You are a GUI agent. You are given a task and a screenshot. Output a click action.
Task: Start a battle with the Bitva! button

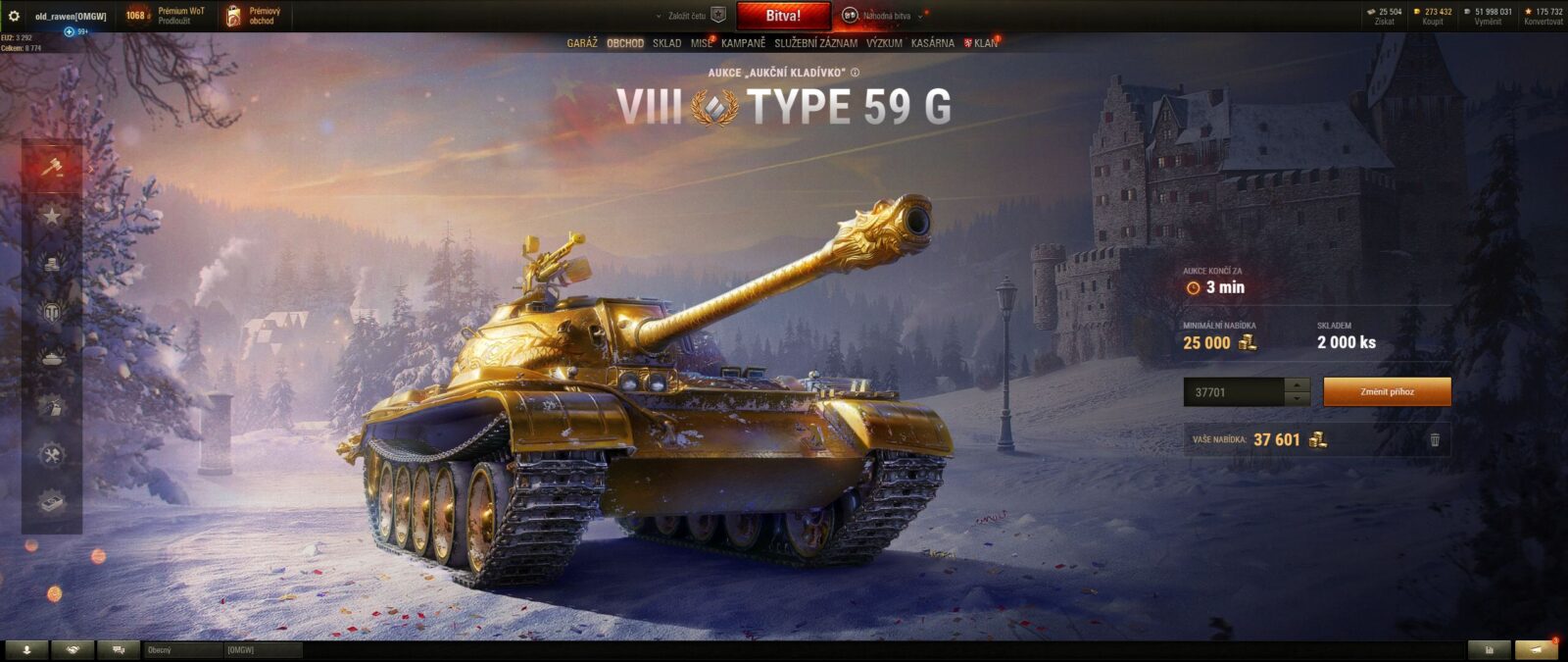click(783, 16)
